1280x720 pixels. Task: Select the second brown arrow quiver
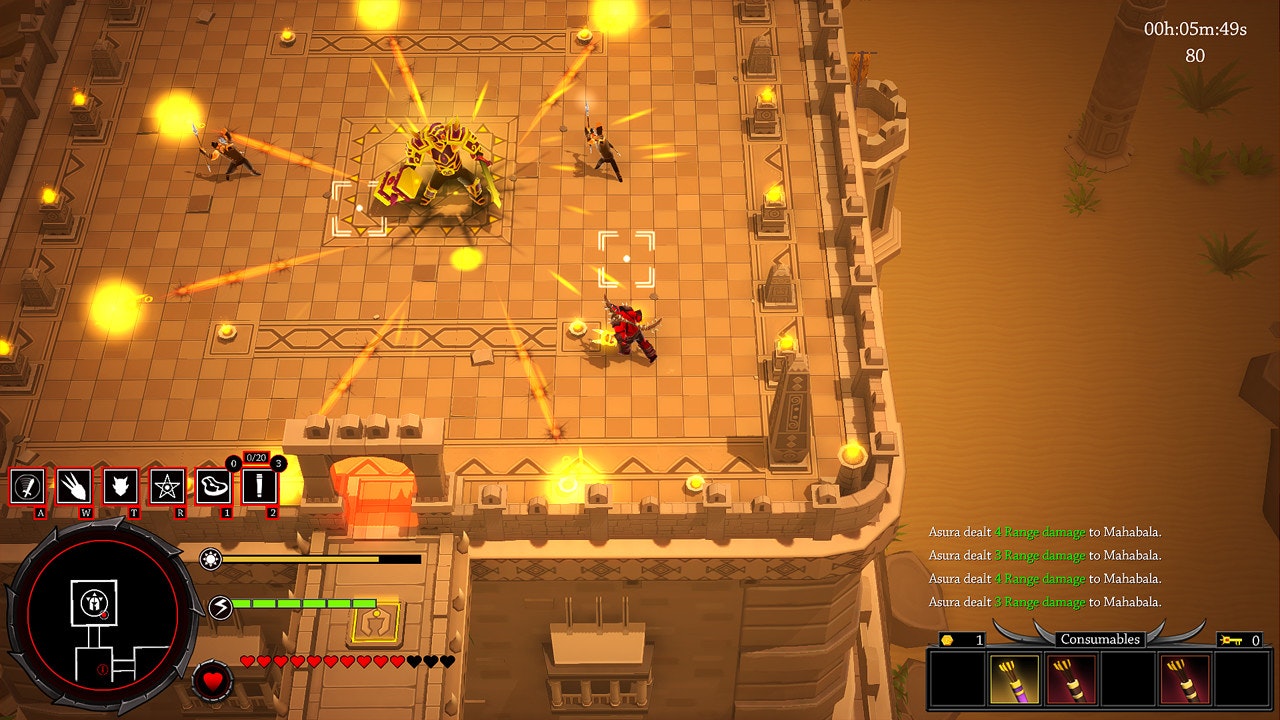1184,679
